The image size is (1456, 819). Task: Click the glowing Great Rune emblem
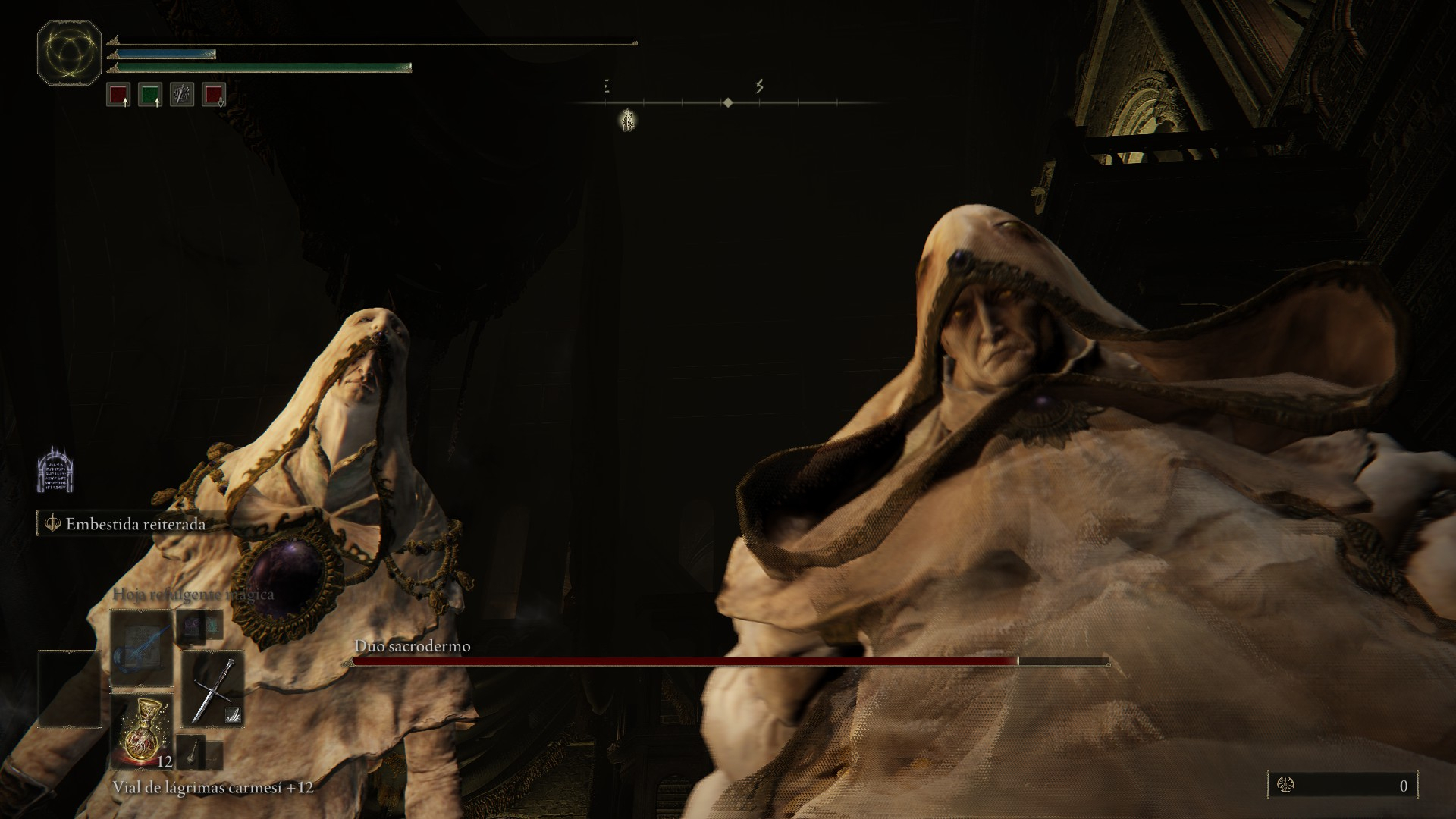click(69, 53)
